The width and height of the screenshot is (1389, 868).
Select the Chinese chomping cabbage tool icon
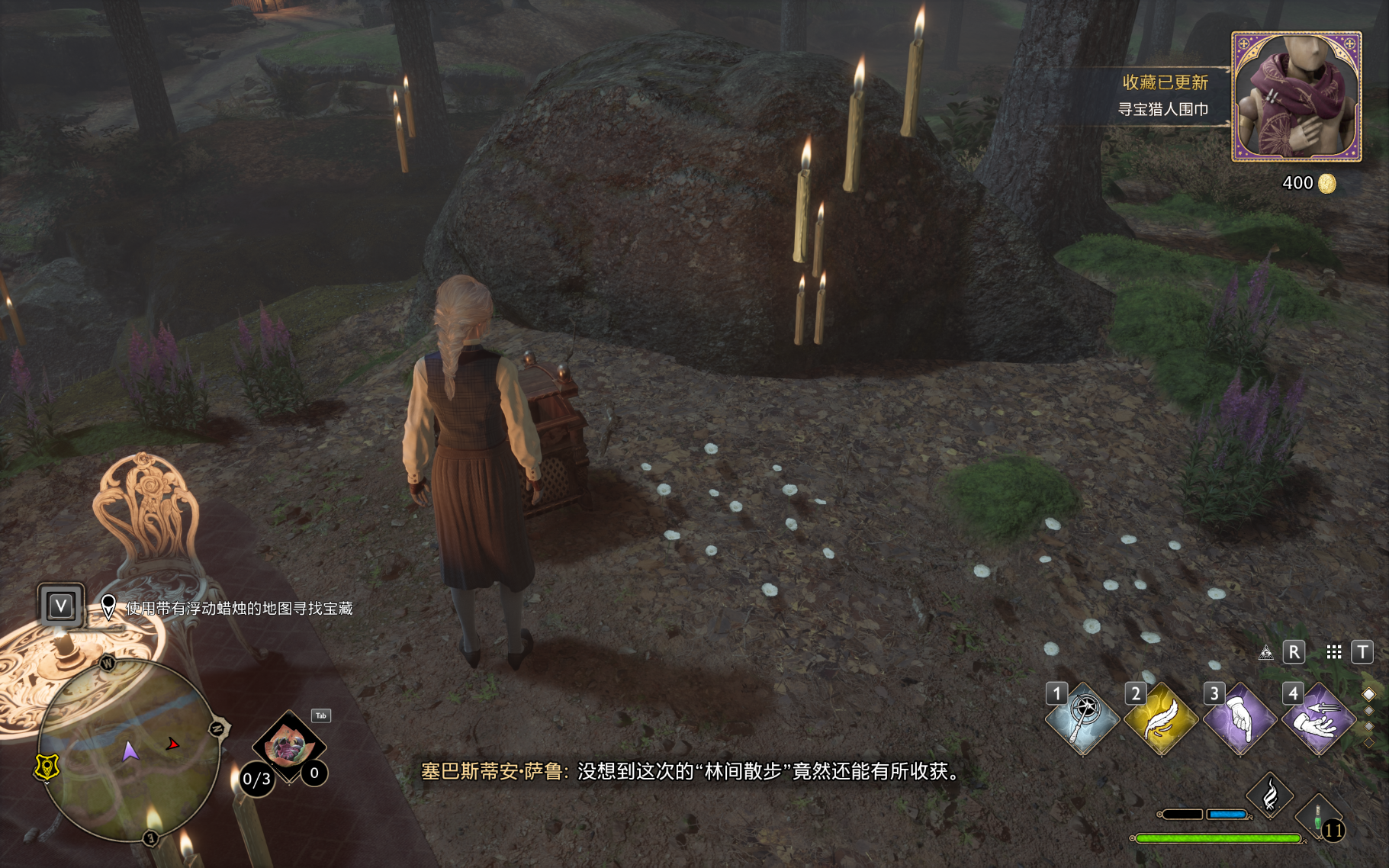point(288,745)
